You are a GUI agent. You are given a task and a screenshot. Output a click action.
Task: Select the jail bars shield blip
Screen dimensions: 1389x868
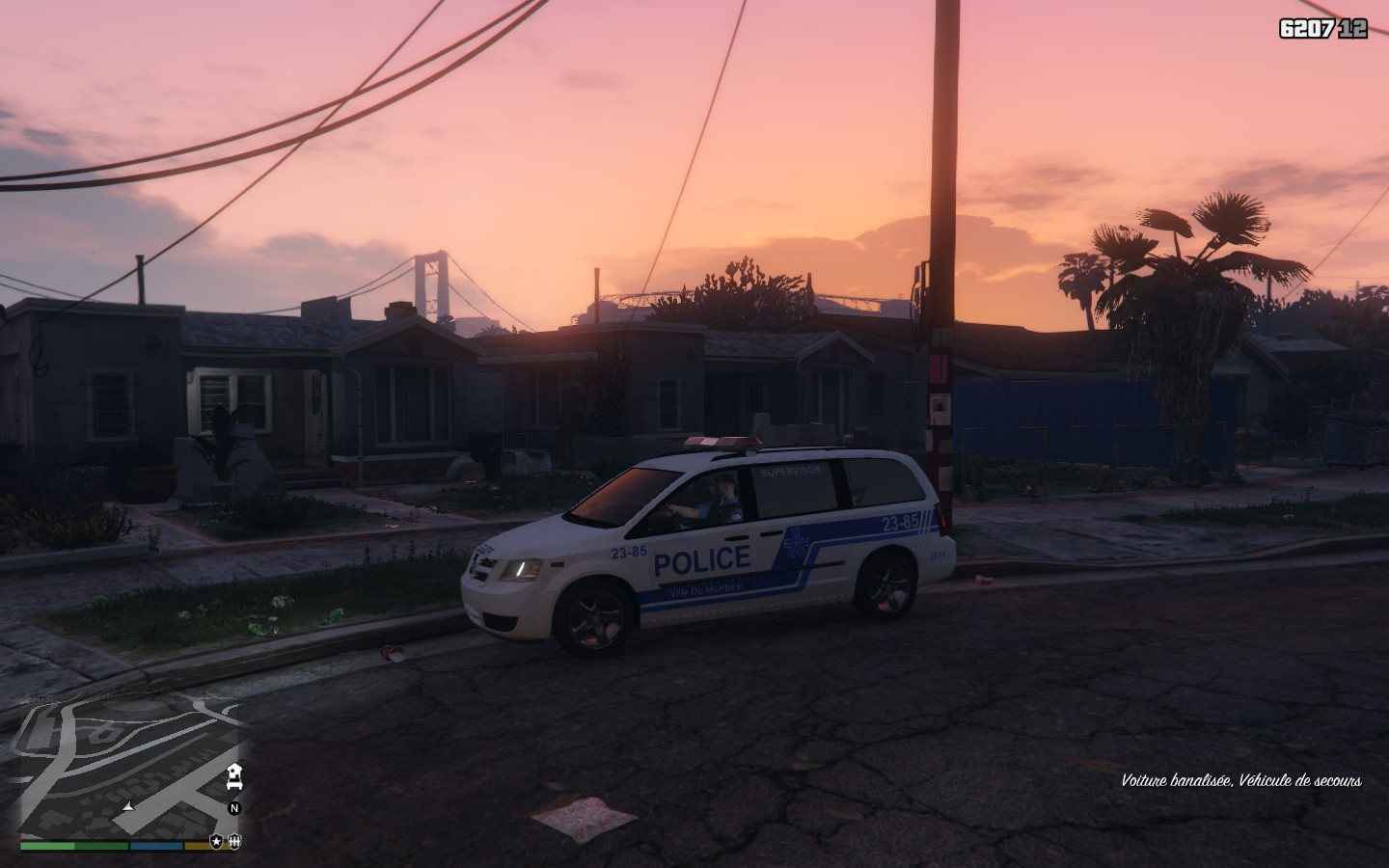[233, 841]
